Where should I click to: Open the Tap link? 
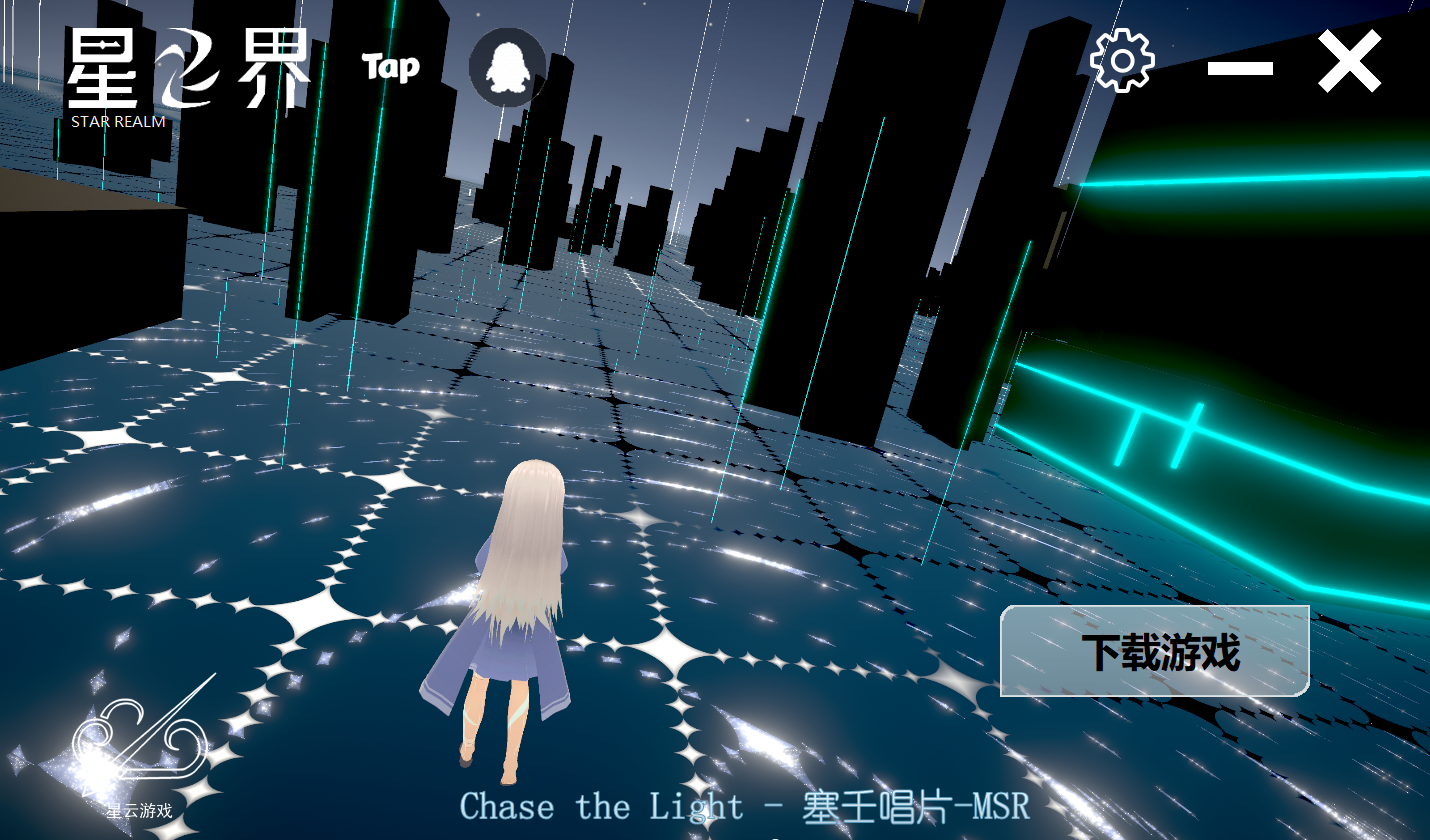coord(390,67)
